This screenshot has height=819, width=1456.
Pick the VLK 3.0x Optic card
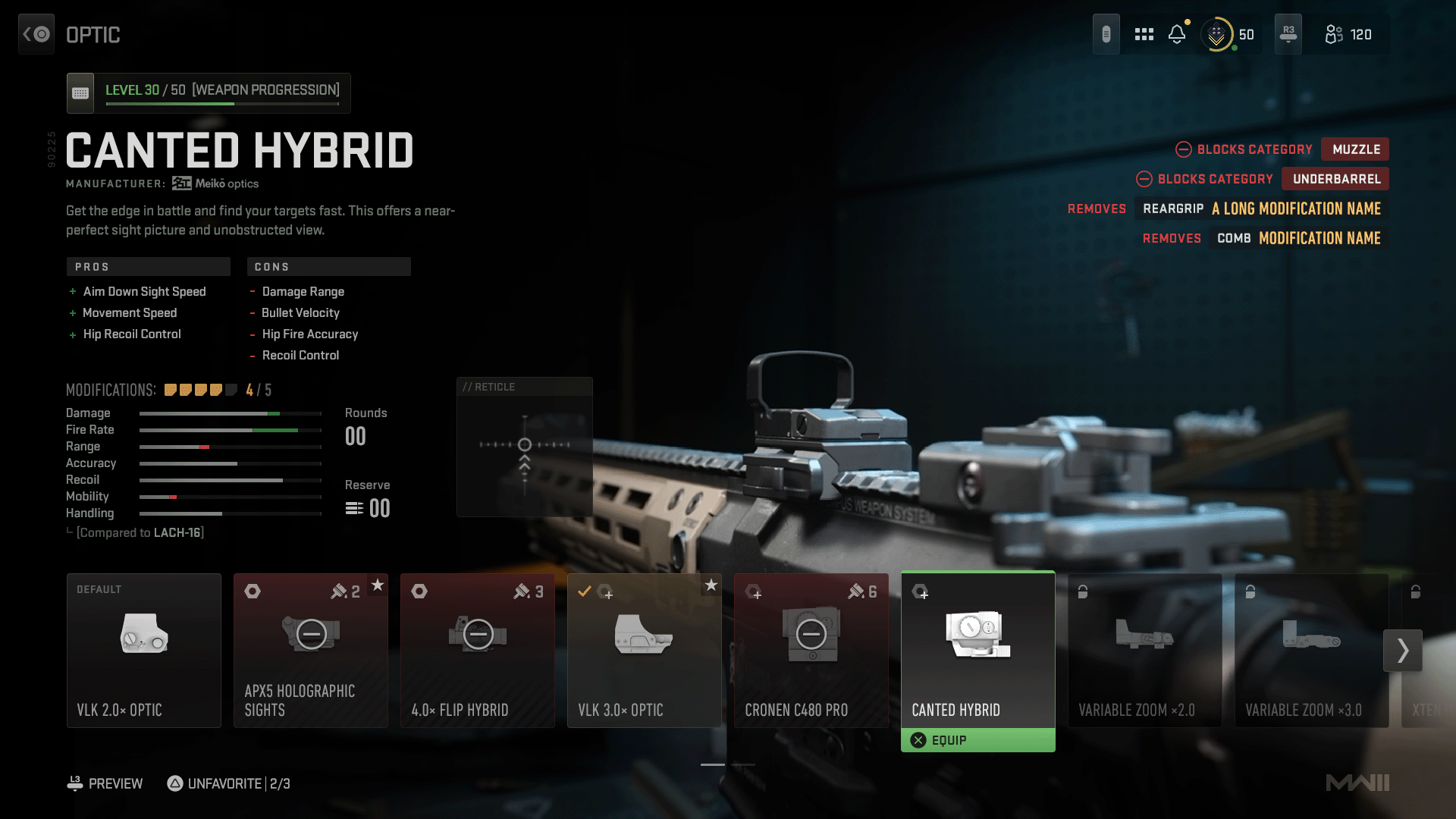[x=645, y=650]
